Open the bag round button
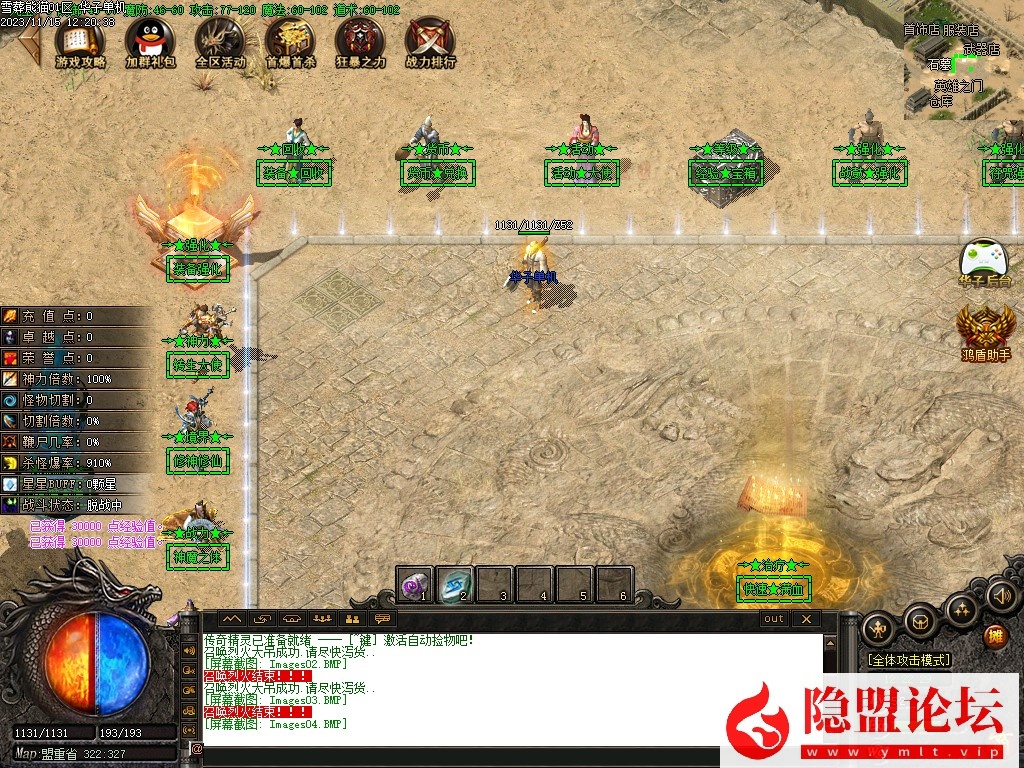 [x=920, y=620]
